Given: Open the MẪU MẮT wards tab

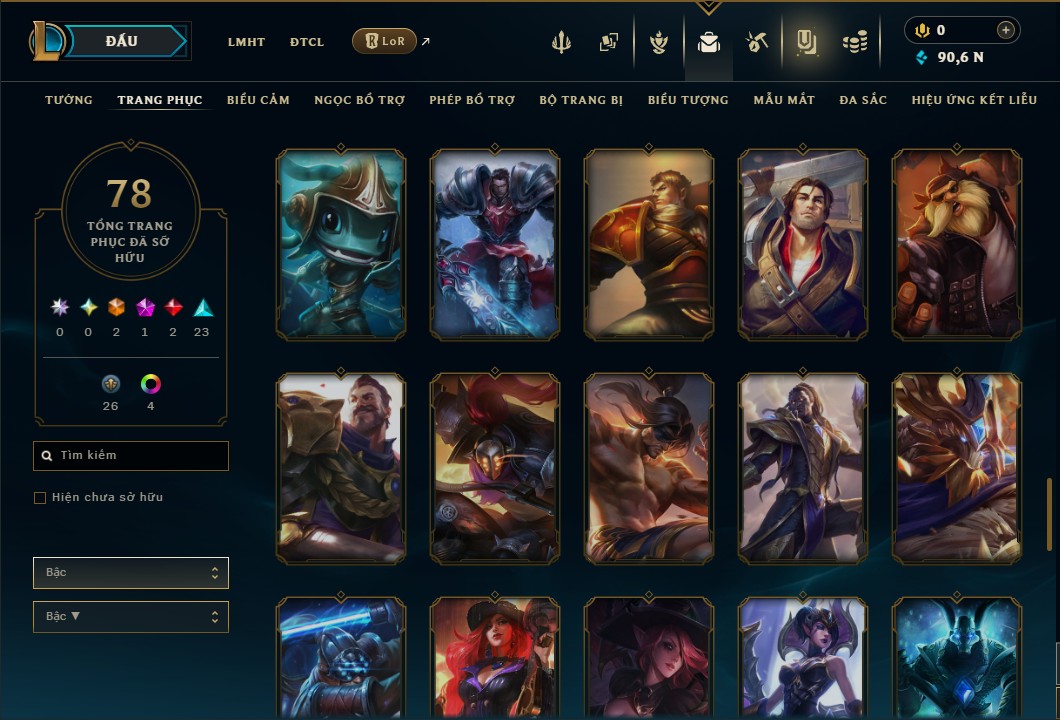Looking at the screenshot, I should pos(784,100).
